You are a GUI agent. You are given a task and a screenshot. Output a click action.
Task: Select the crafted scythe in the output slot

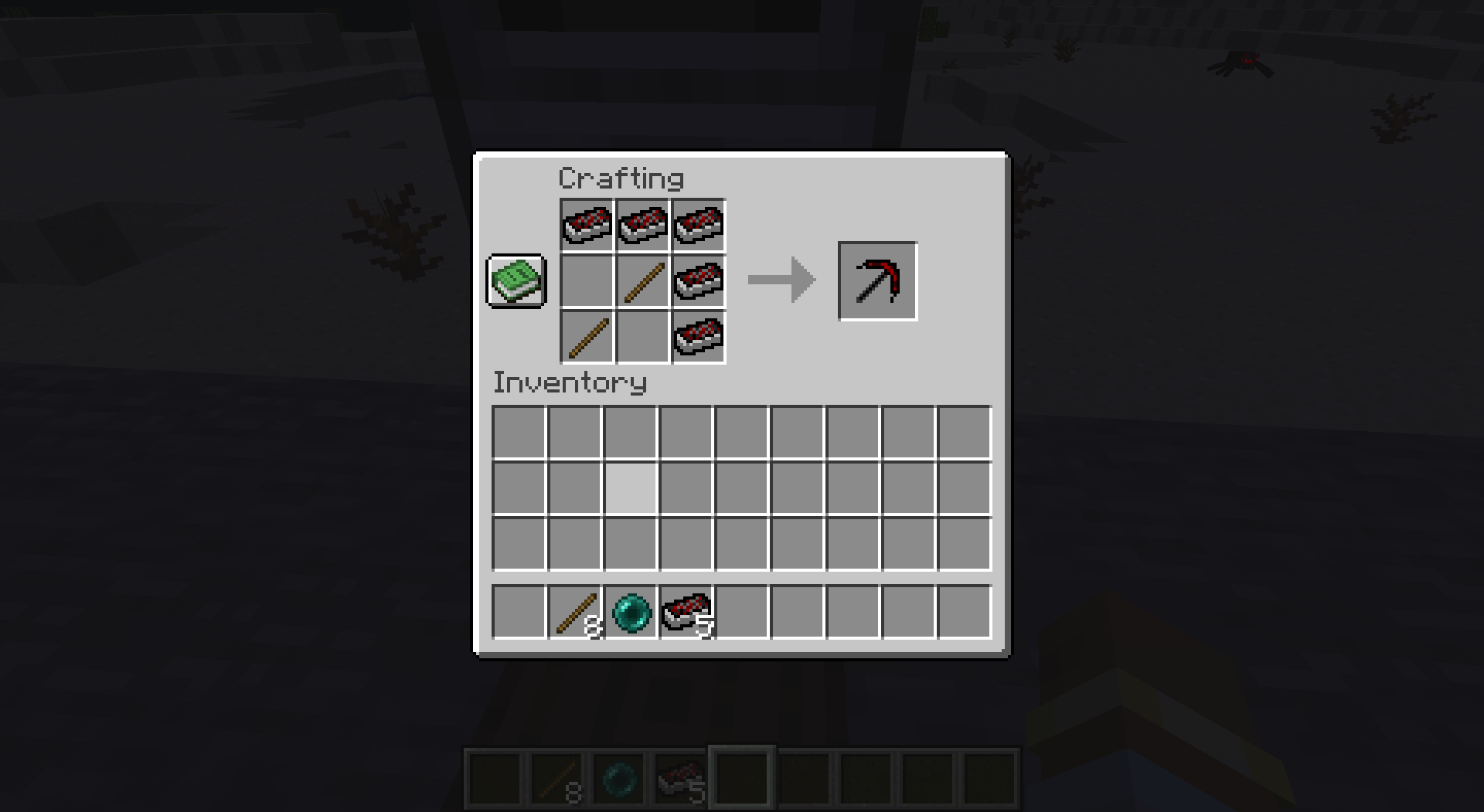(x=876, y=280)
